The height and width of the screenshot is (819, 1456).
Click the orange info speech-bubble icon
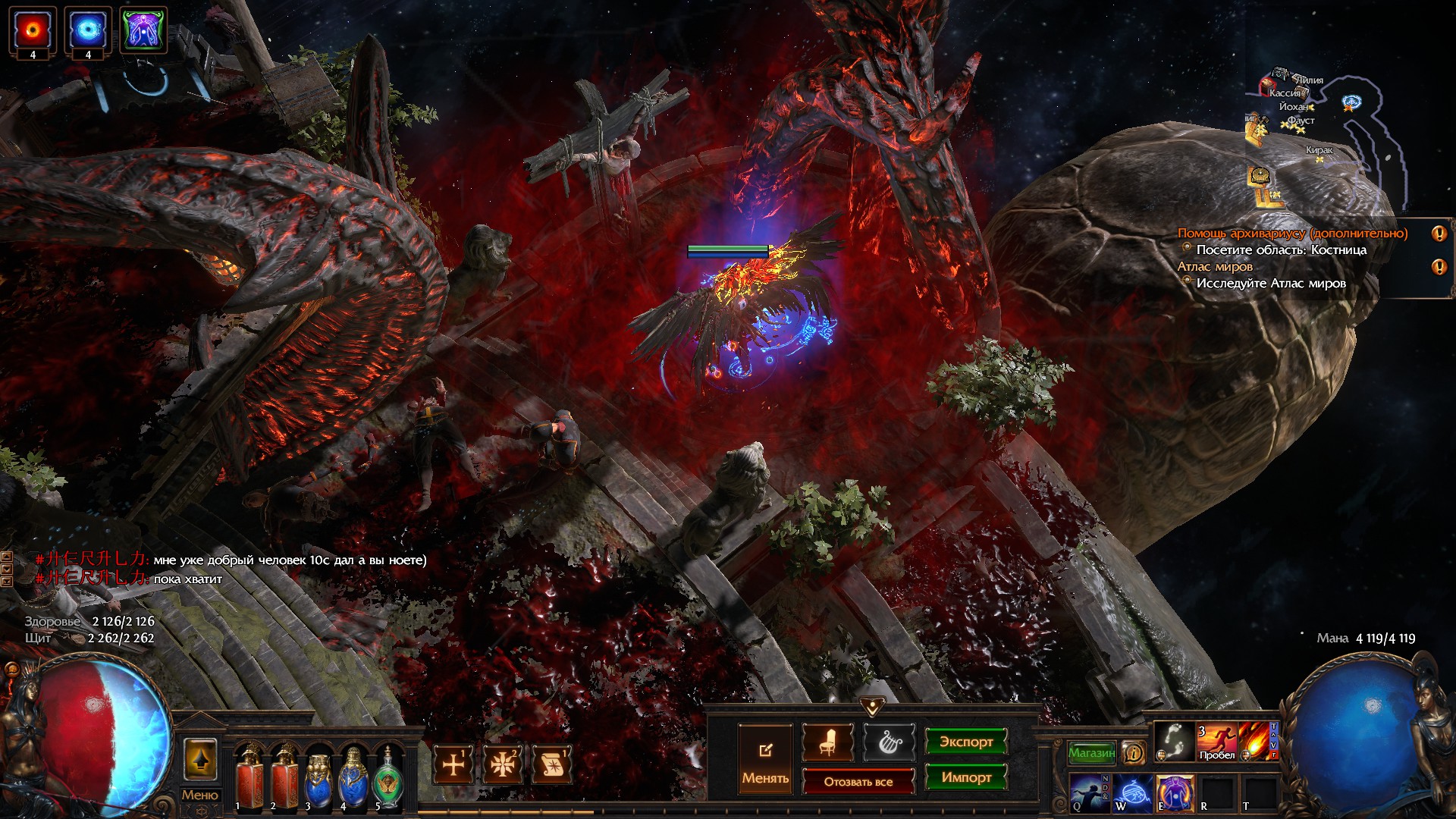click(1134, 753)
